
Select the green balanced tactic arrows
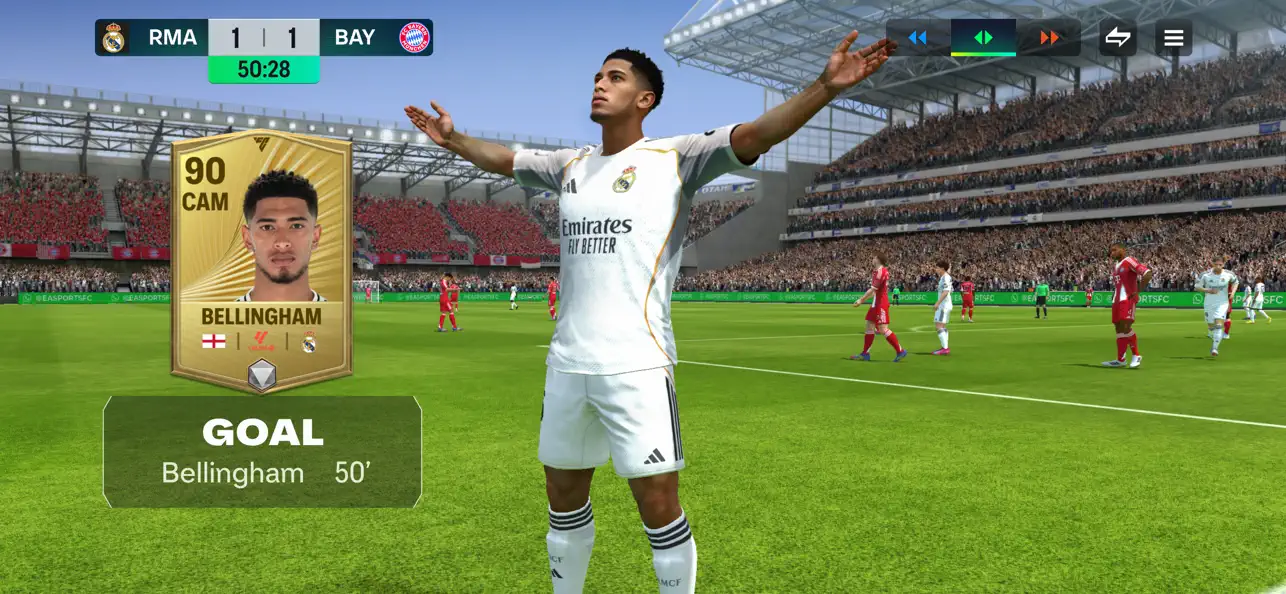[983, 38]
